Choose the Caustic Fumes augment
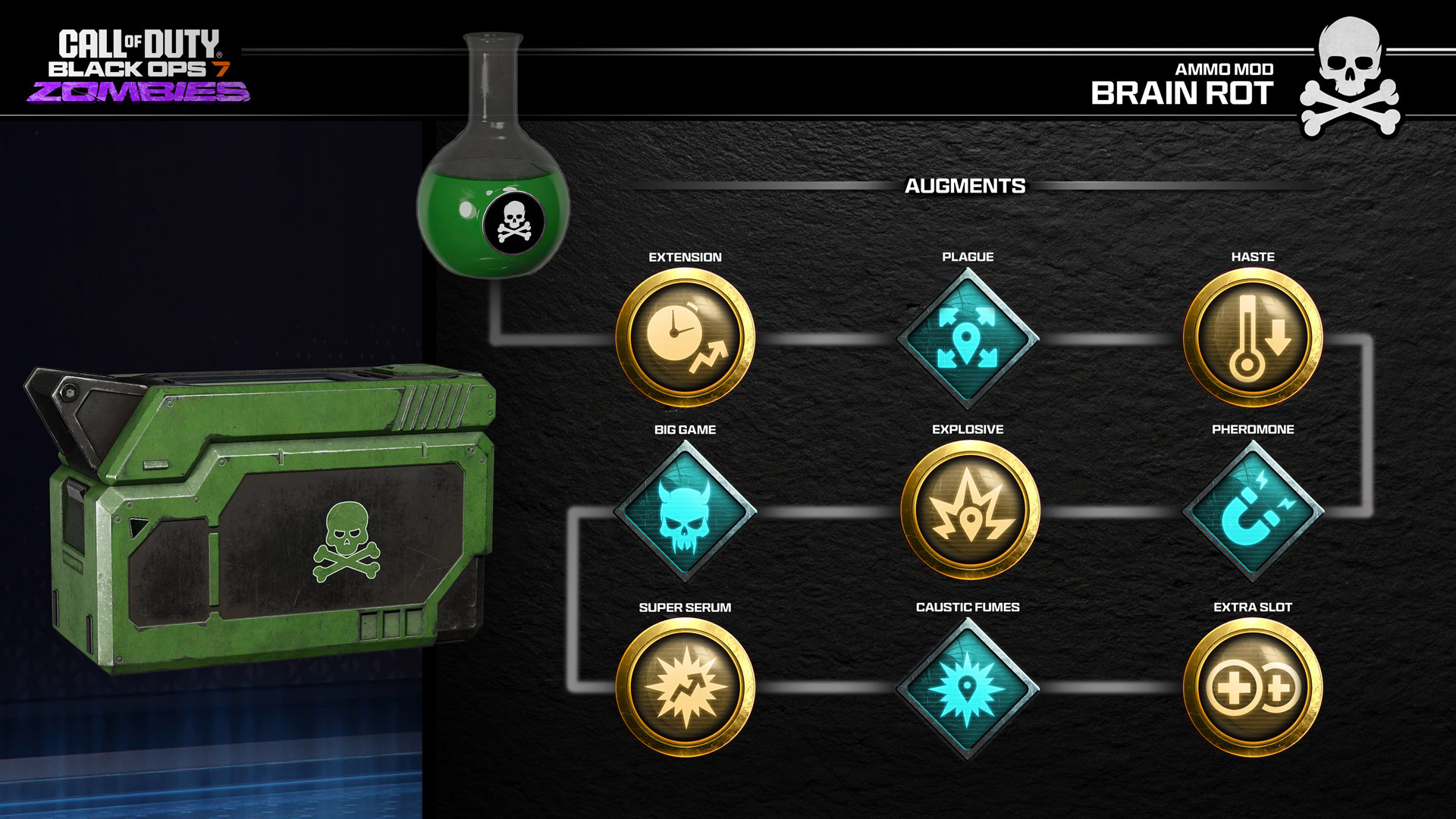Viewport: 1456px width, 819px height. [x=968, y=689]
